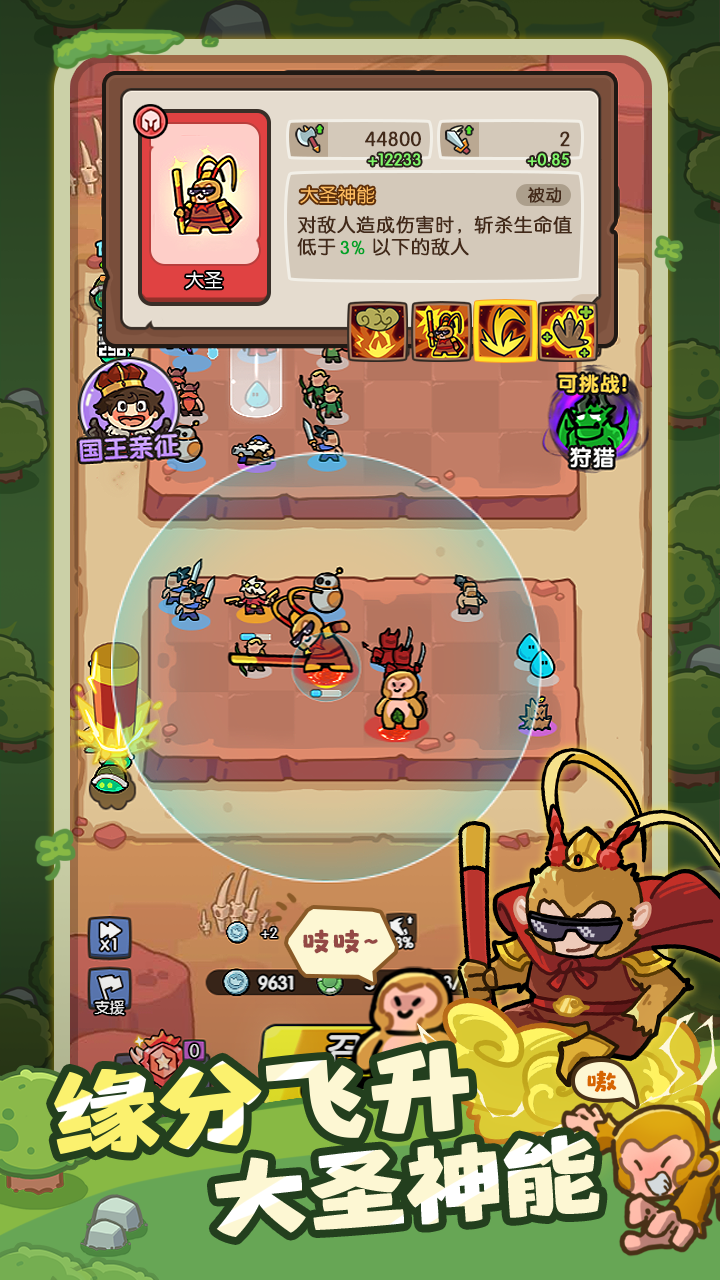
Task: Click the 大圣 hero card portrait
Action: [204, 206]
